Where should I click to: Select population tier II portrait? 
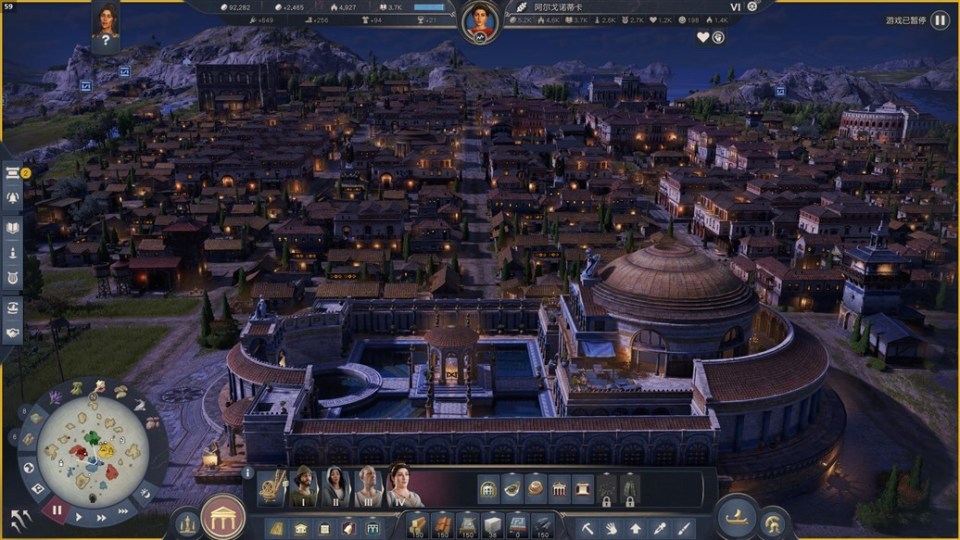pos(335,487)
